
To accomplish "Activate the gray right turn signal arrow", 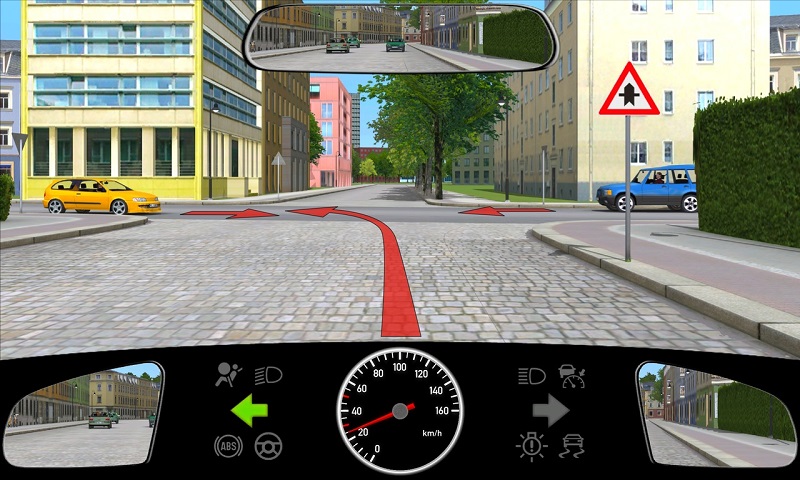I will (x=550, y=410).
